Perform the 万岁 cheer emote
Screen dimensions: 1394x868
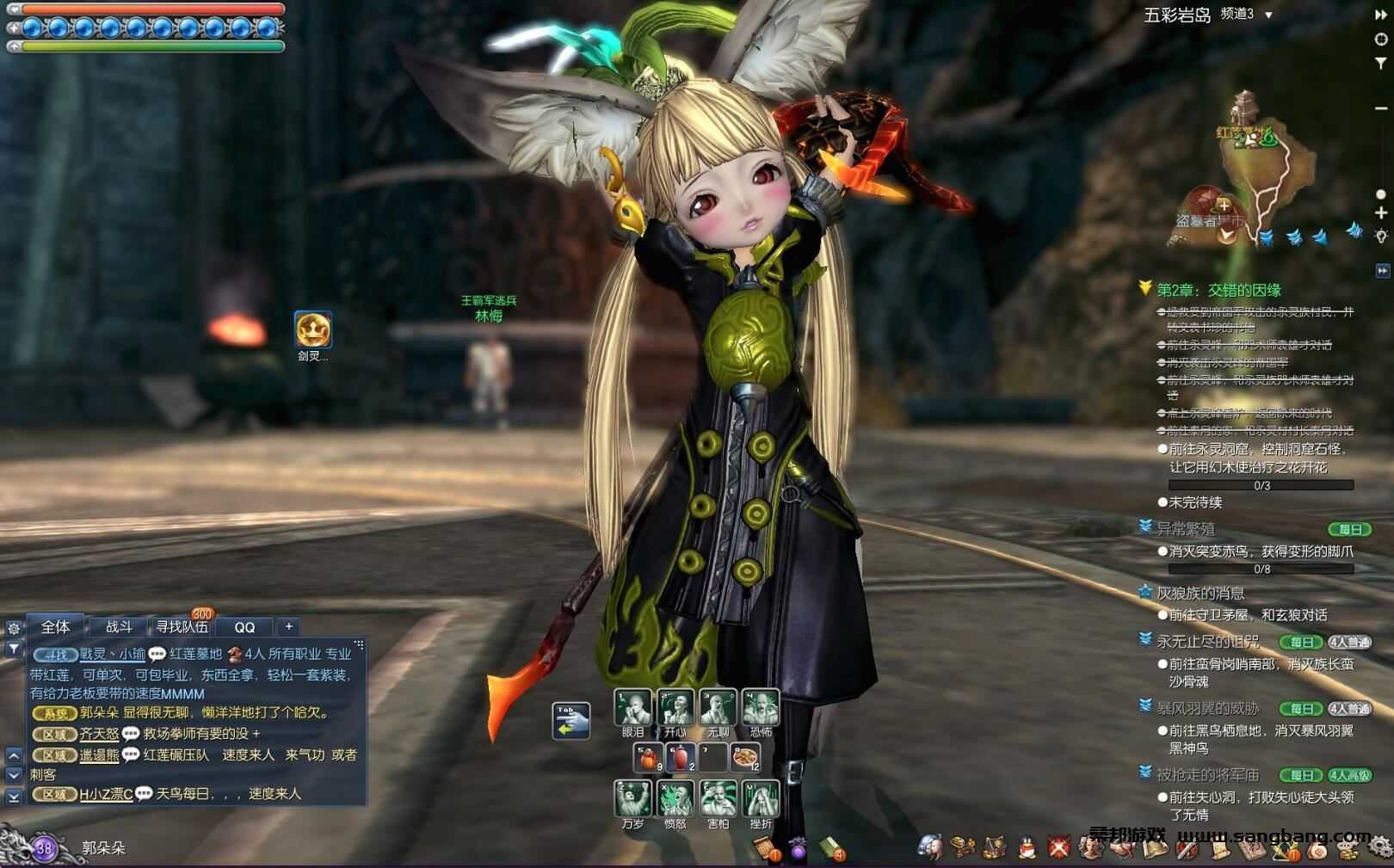click(632, 798)
